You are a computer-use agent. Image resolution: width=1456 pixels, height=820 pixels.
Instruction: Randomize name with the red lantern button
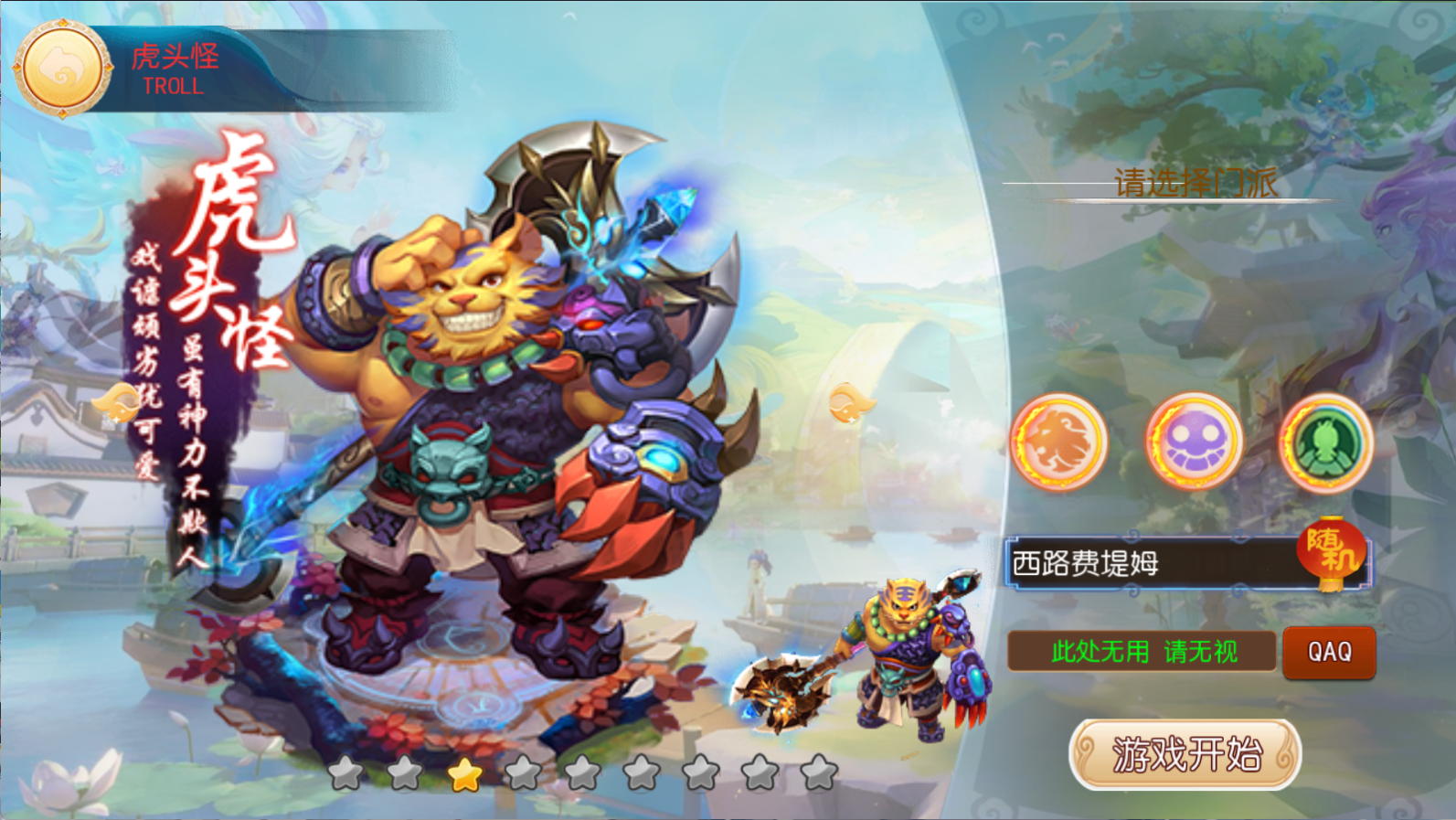(x=1331, y=552)
